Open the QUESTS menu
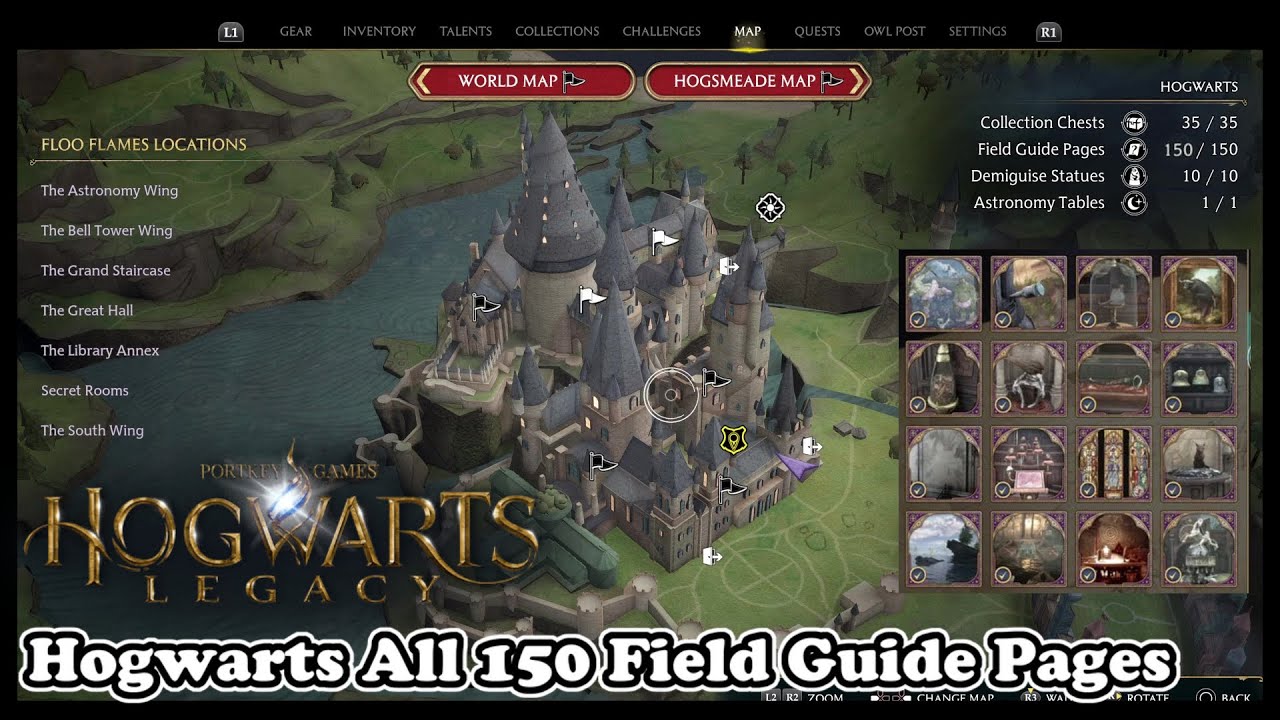This screenshot has width=1280, height=720. click(817, 31)
